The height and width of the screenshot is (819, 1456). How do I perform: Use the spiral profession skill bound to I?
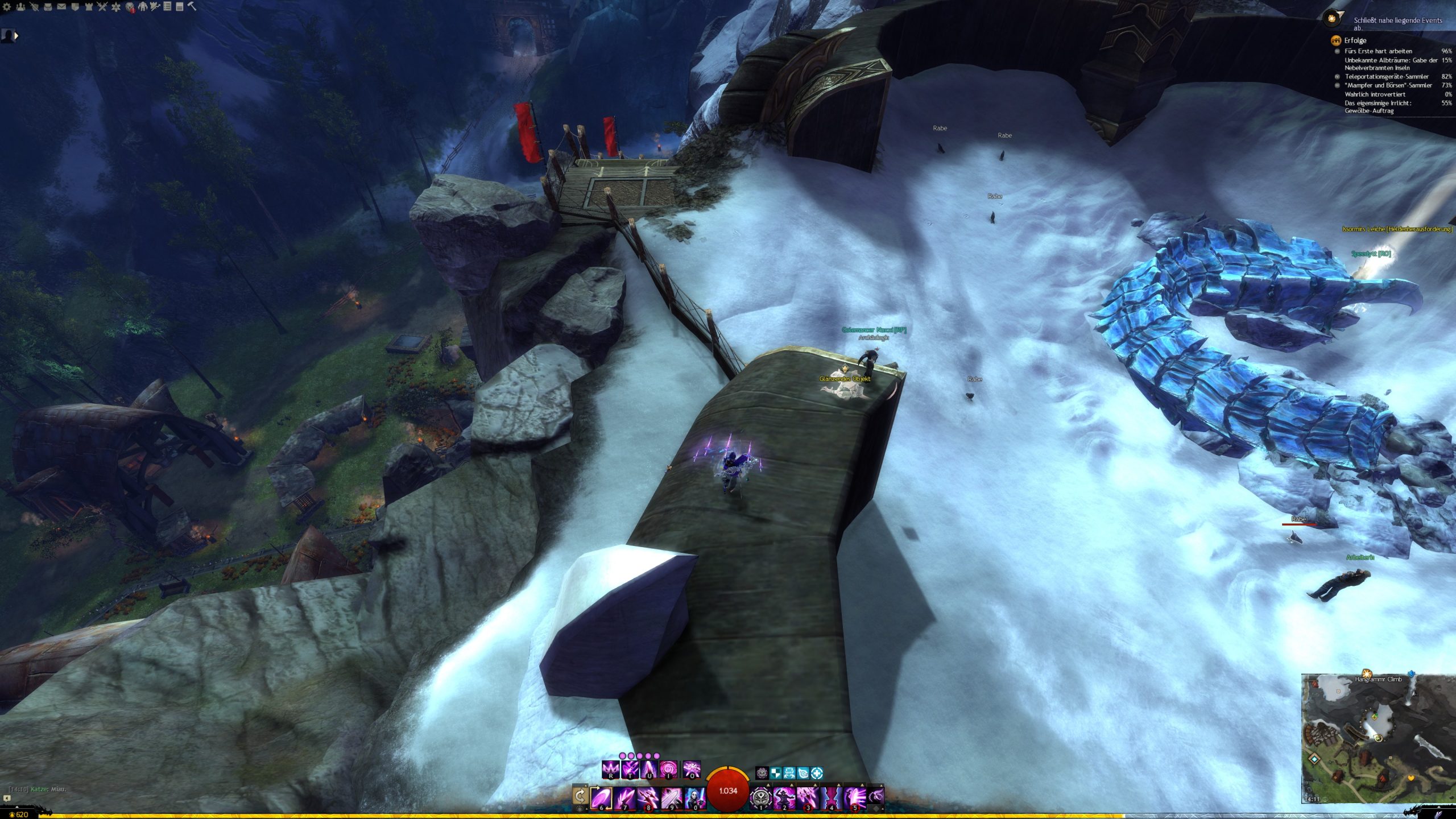669,770
